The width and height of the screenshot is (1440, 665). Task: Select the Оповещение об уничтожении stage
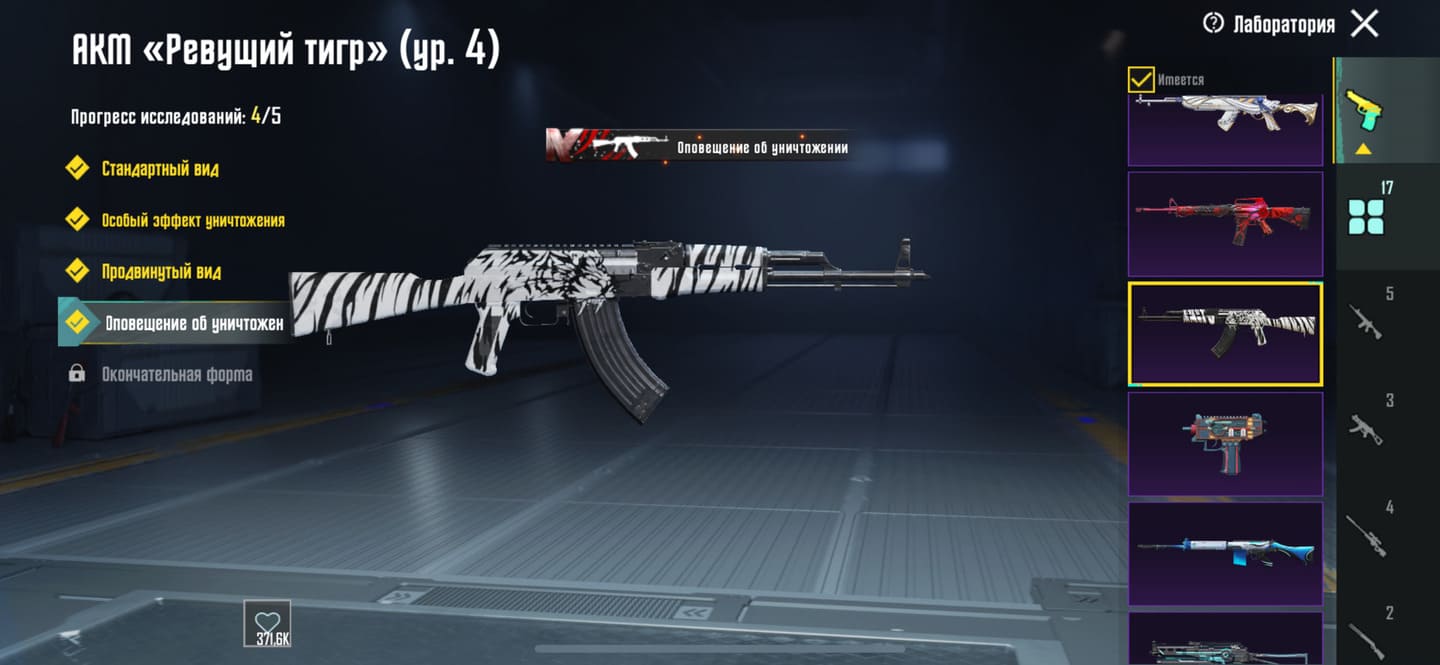[x=193, y=323]
